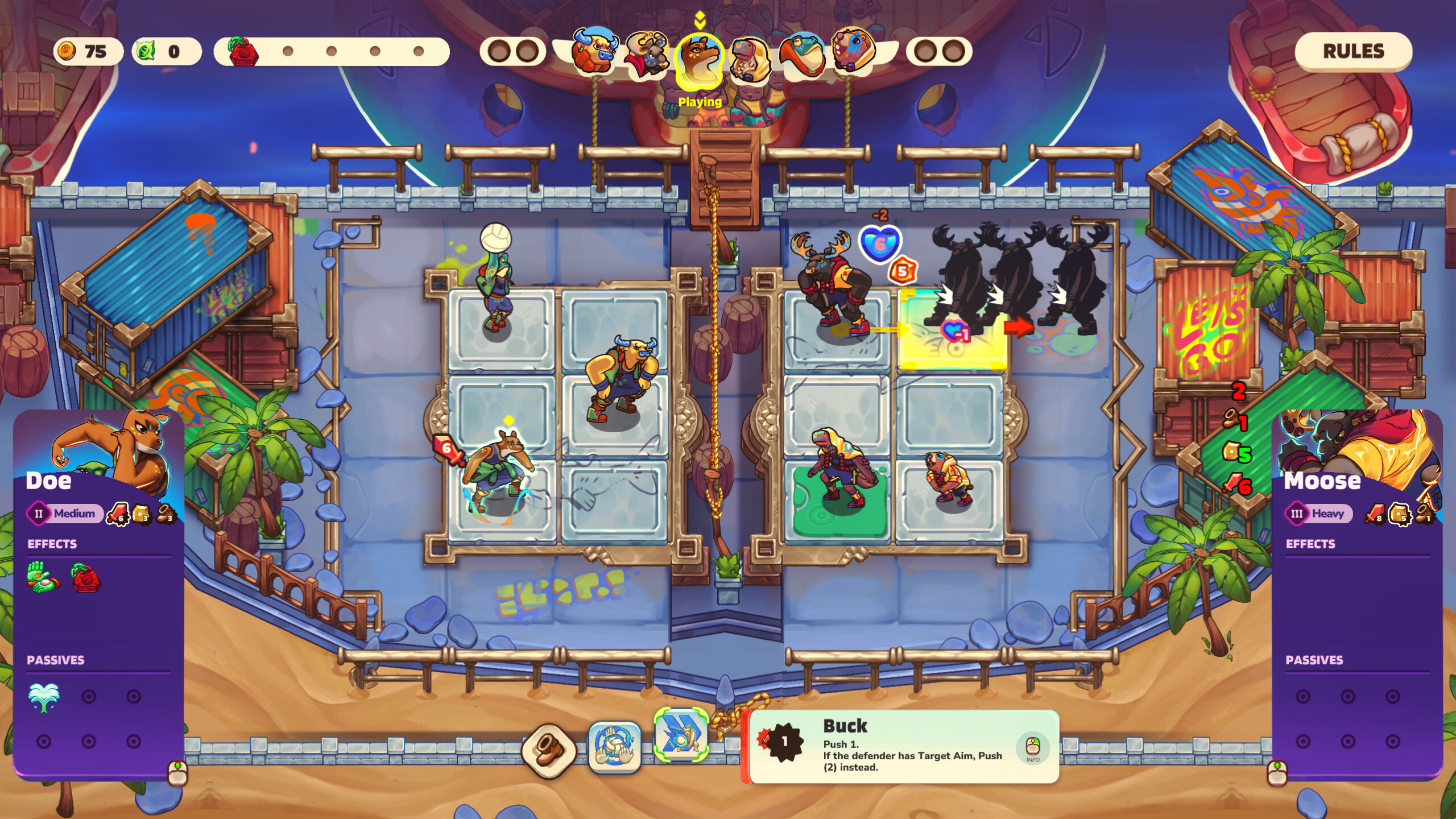Inspect the green gloves effect on Doe
Viewport: 1456px width, 819px height.
(x=43, y=578)
